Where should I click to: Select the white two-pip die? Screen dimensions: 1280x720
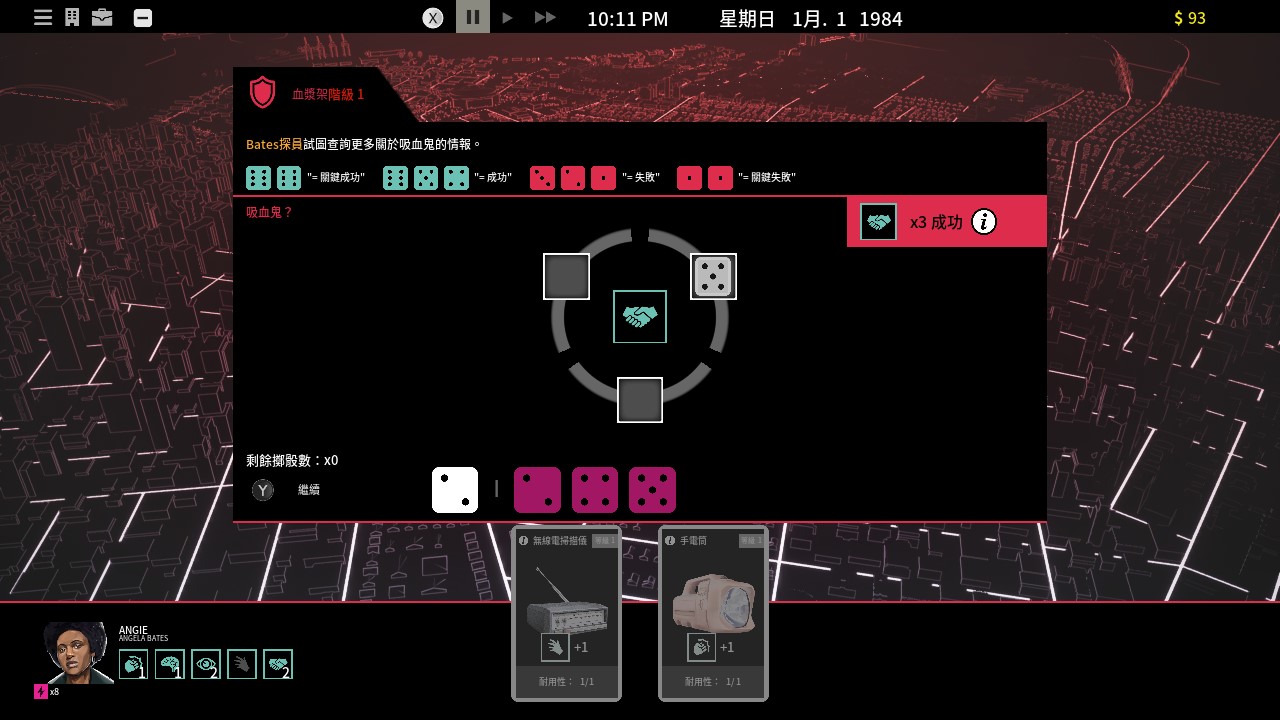click(455, 490)
